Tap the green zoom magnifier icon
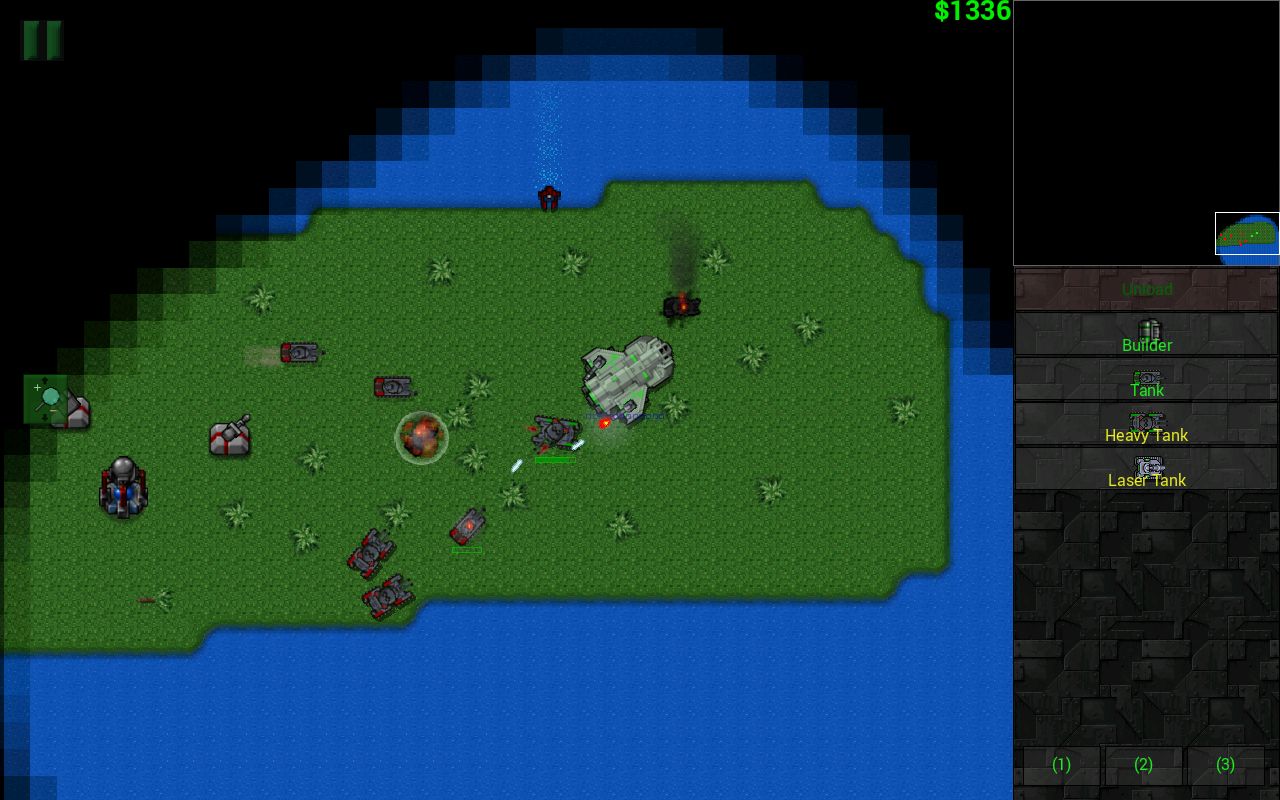The width and height of the screenshot is (1280, 800). tap(46, 399)
